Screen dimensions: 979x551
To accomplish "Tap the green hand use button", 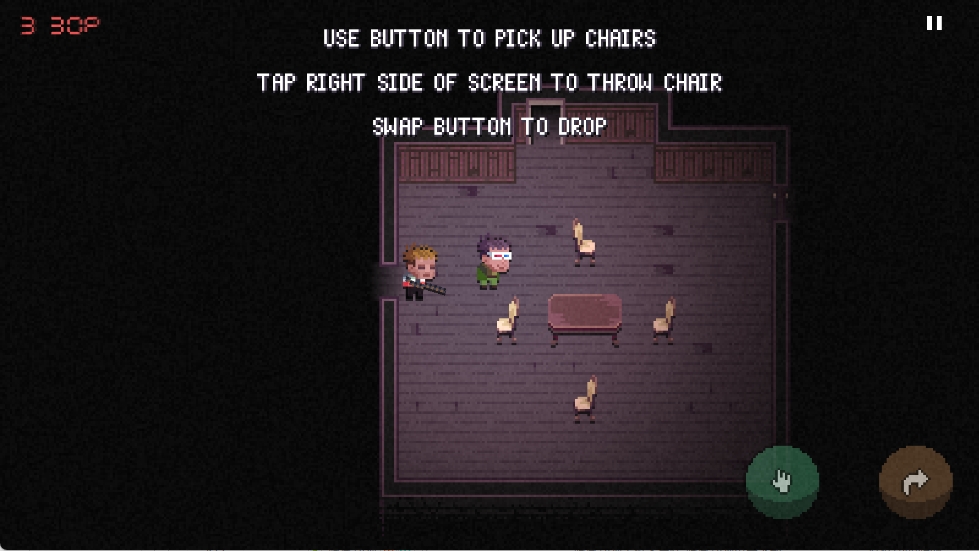I will pyautogui.click(x=782, y=482).
